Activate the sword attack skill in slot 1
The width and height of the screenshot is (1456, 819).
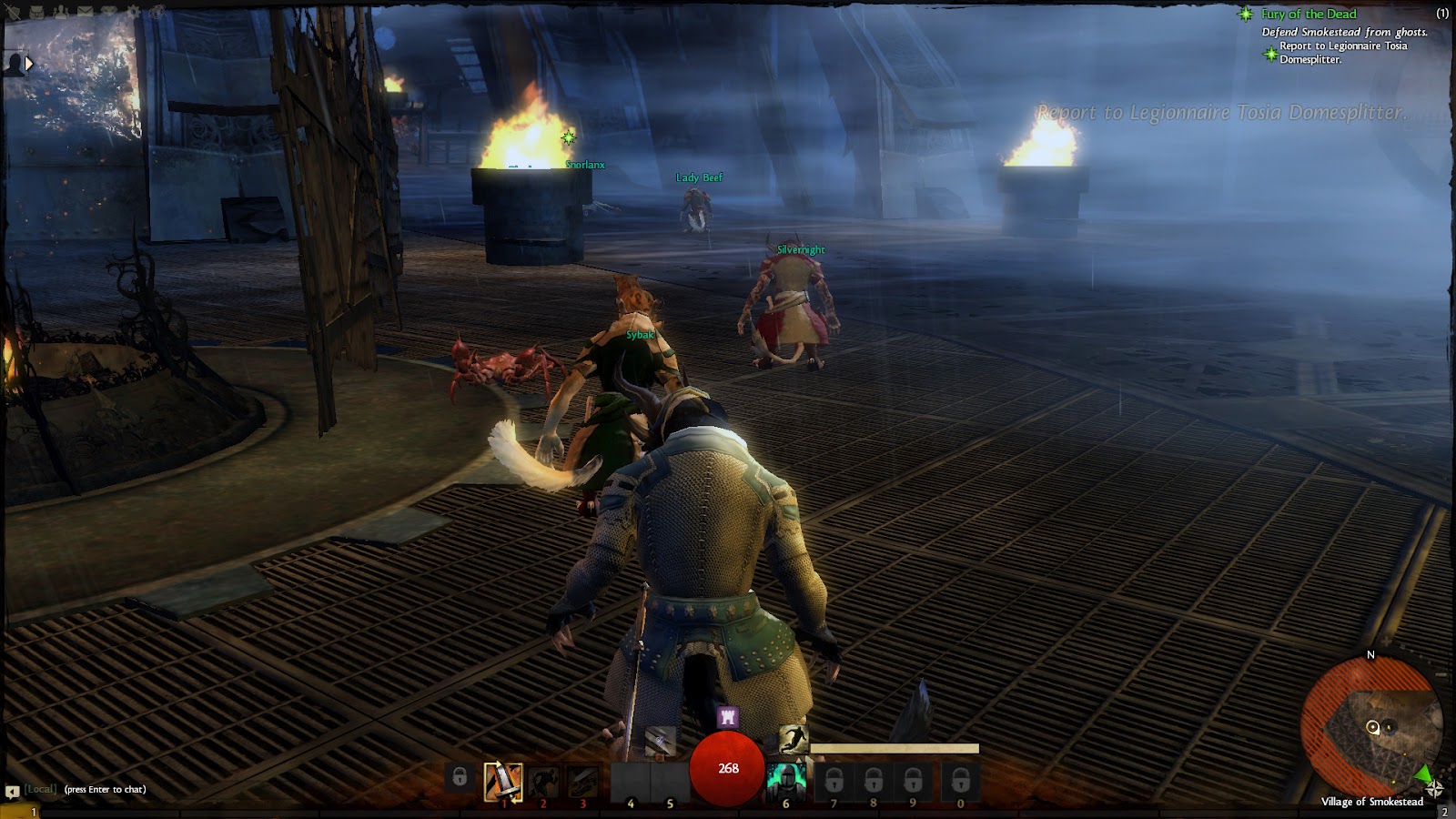pyautogui.click(x=503, y=781)
